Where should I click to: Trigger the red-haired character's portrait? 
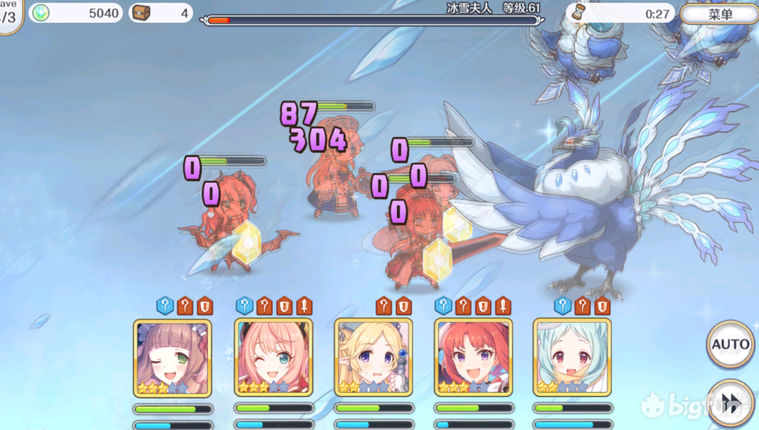pos(473,357)
